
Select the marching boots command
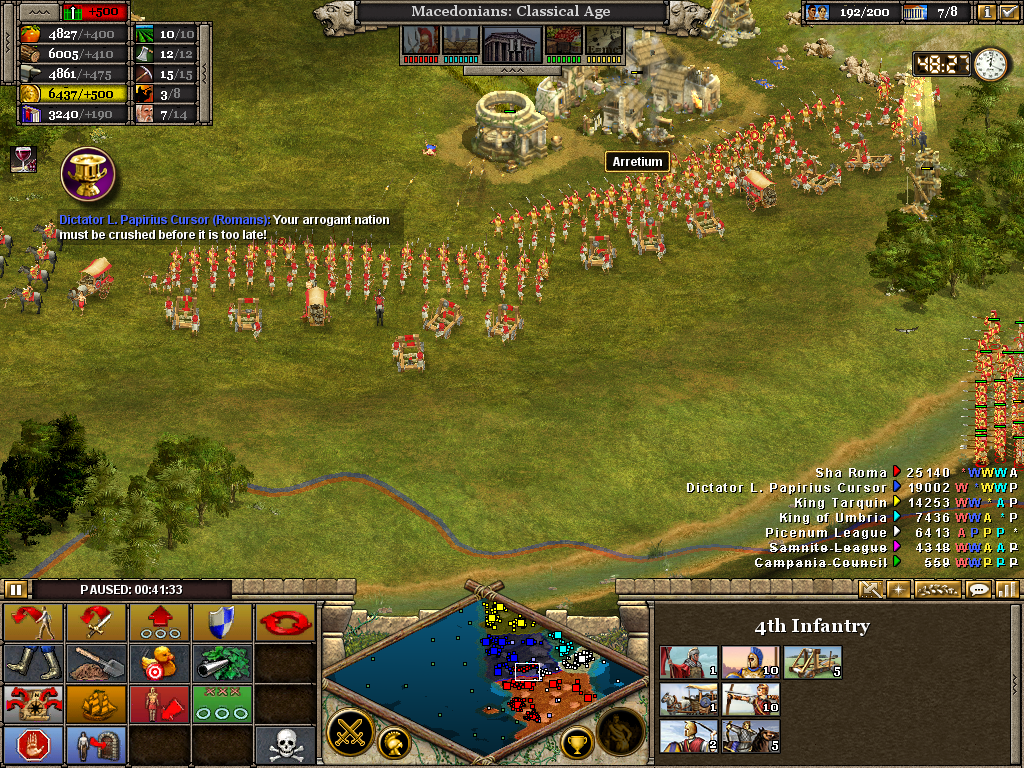pyautogui.click(x=34, y=662)
